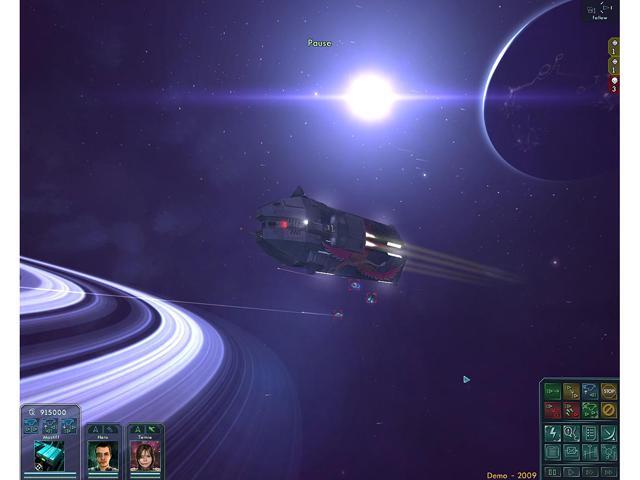The height and width of the screenshot is (480, 640).
Task: Select the blue patrol route command button
Action: (590, 390)
